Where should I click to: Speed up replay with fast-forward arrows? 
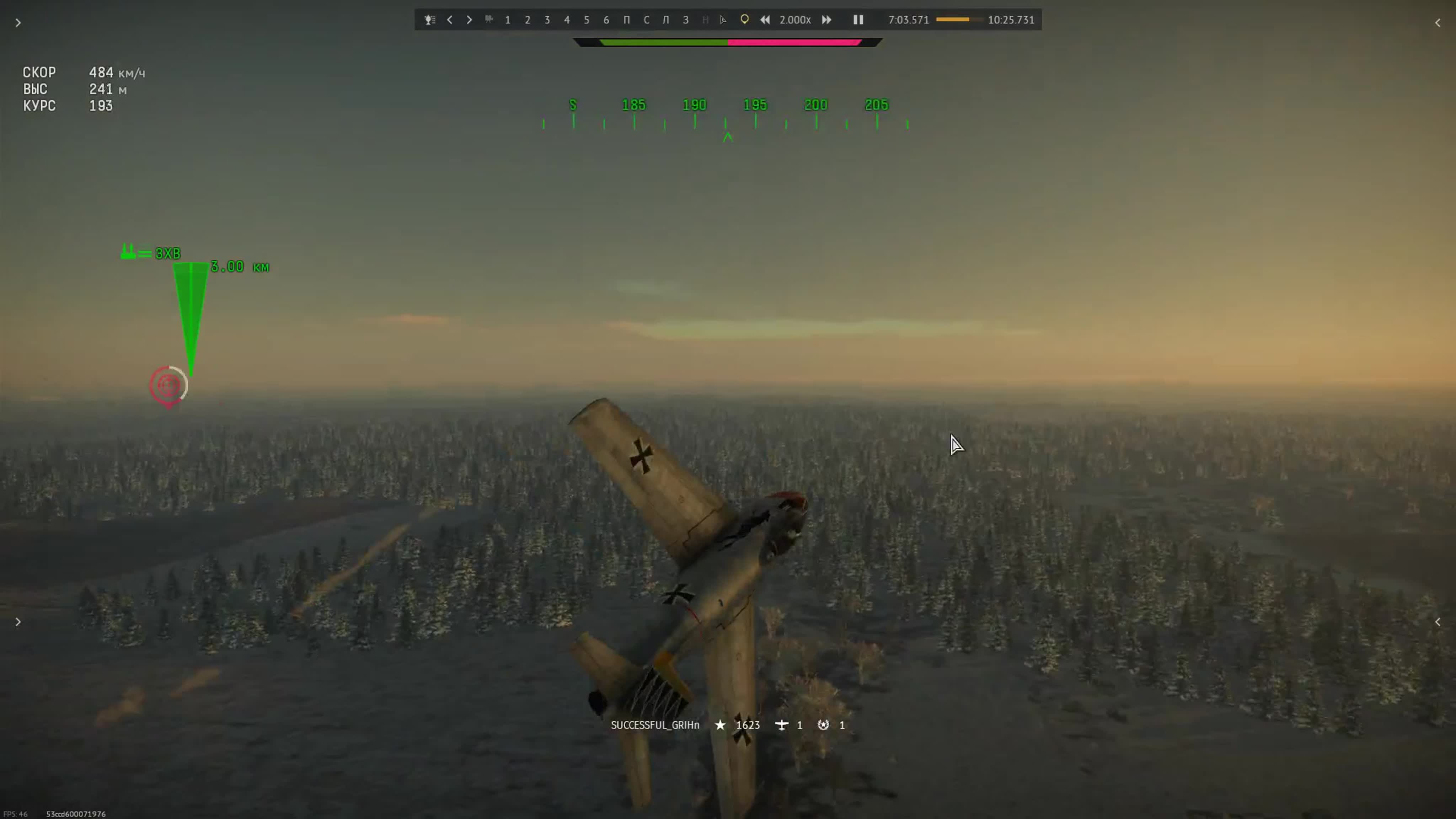[x=826, y=20]
